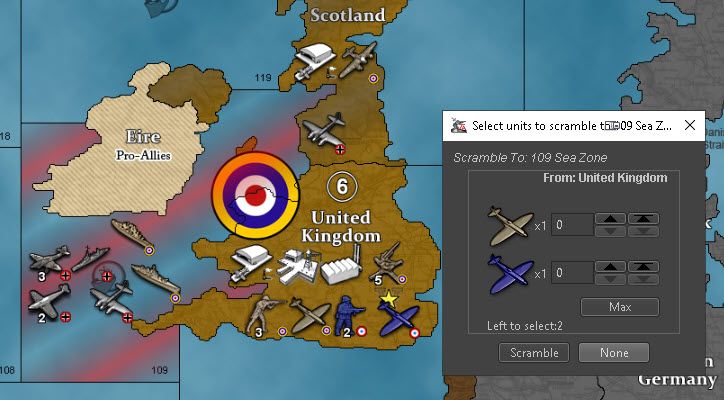Increase tan fighter count by one
The height and width of the screenshot is (400, 724).
[x=609, y=219]
